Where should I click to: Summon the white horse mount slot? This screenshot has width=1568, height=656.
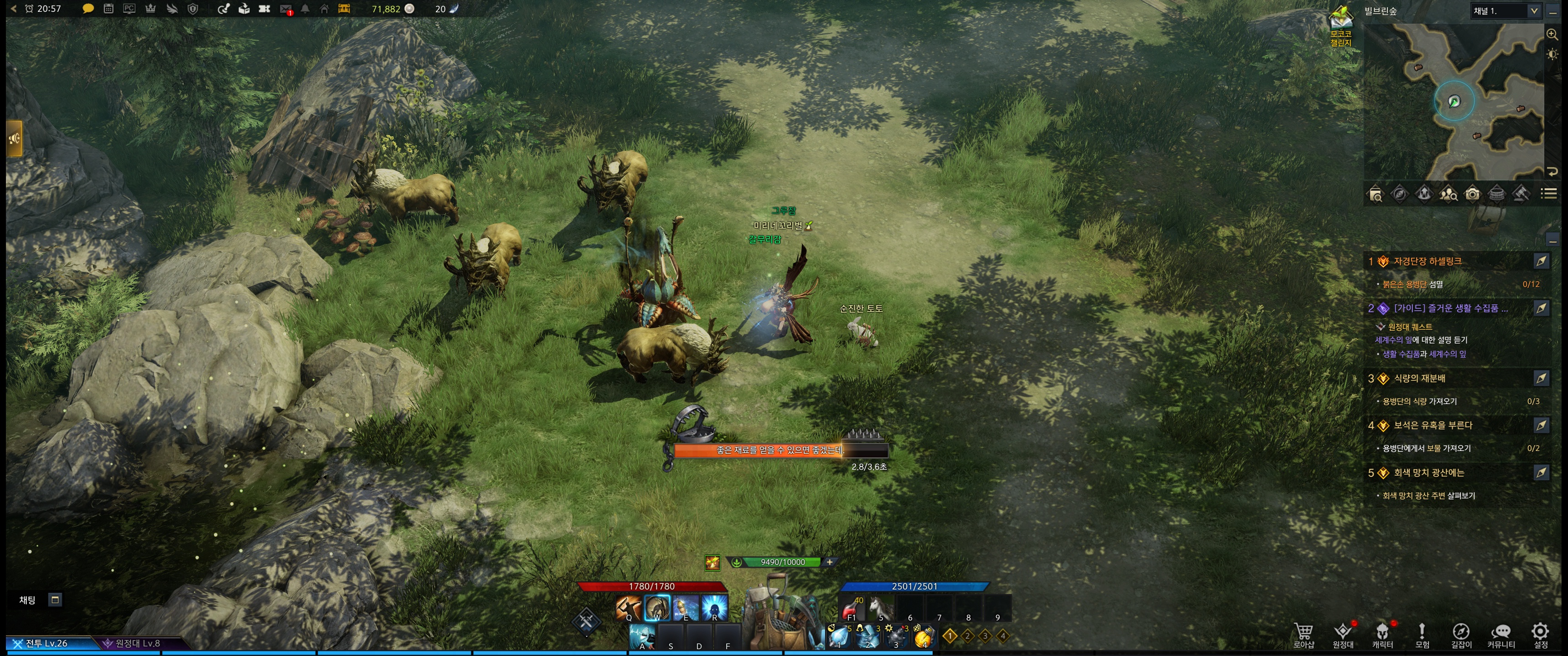point(880,608)
